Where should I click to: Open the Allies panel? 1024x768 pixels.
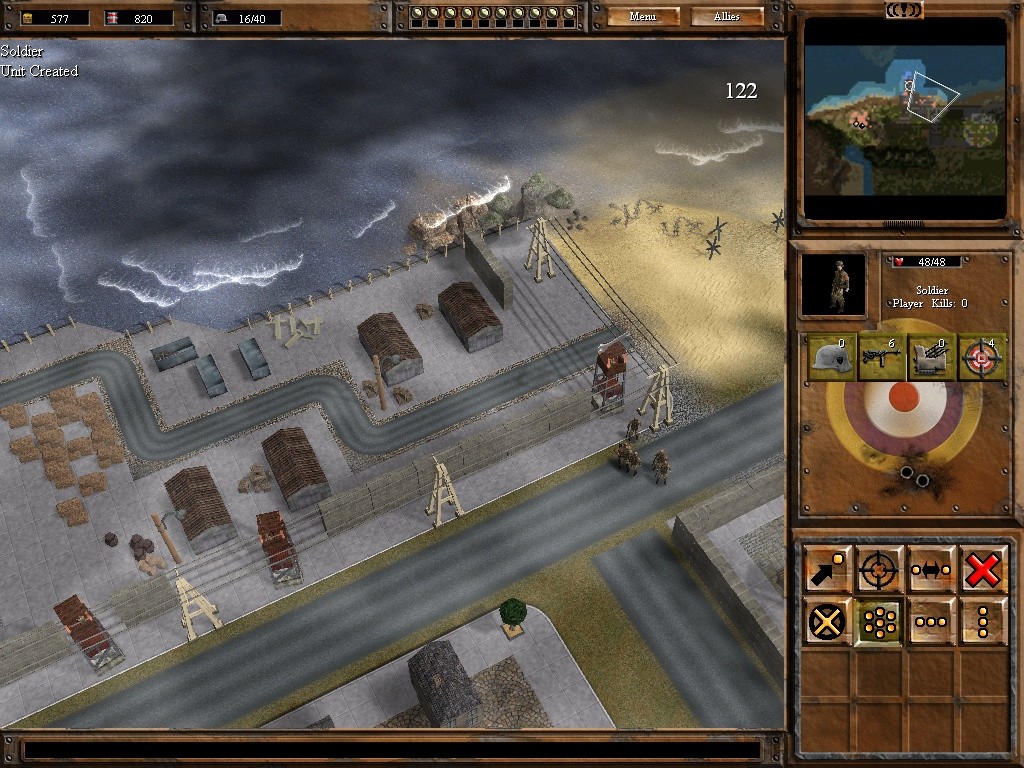[727, 17]
